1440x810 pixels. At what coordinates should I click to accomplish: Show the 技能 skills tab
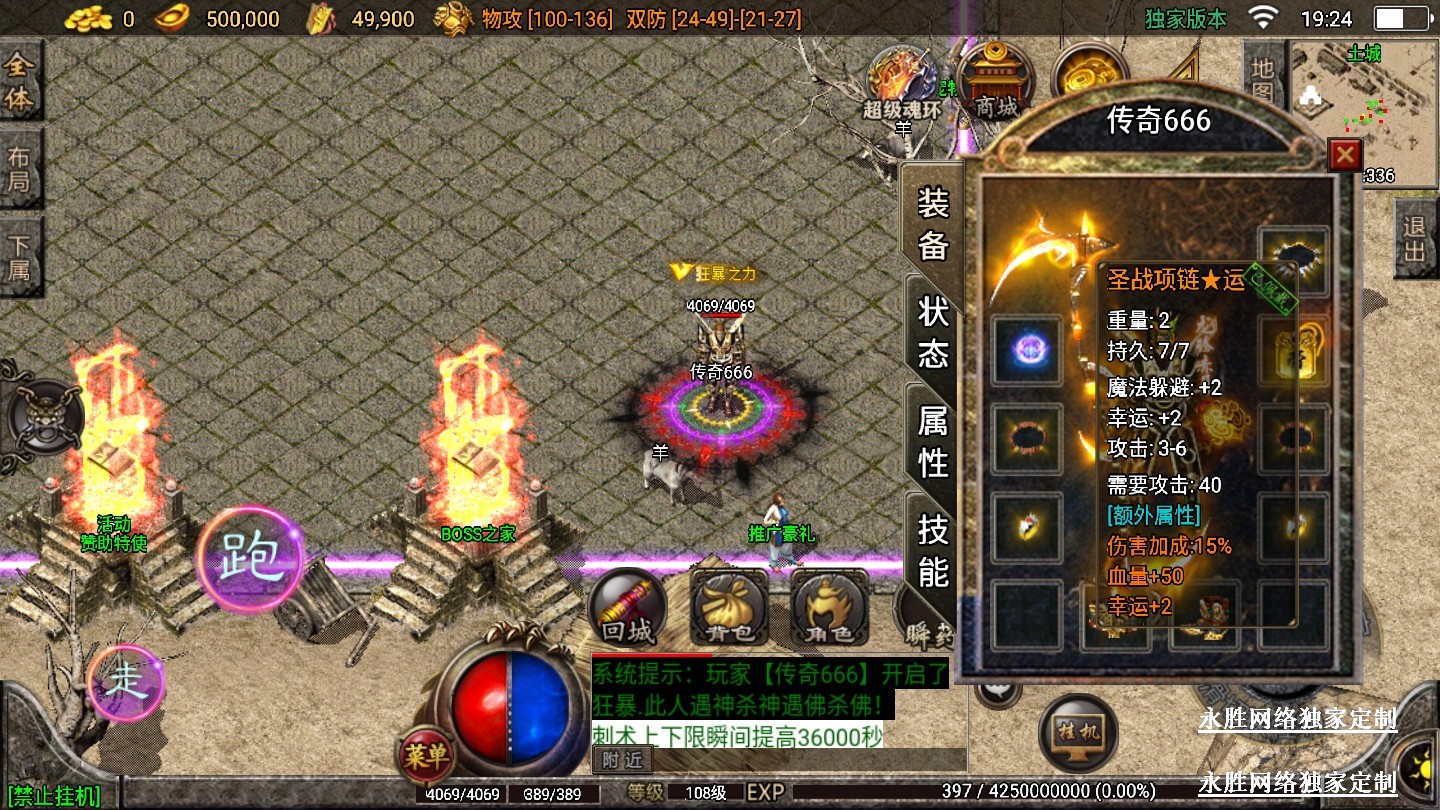[x=932, y=550]
